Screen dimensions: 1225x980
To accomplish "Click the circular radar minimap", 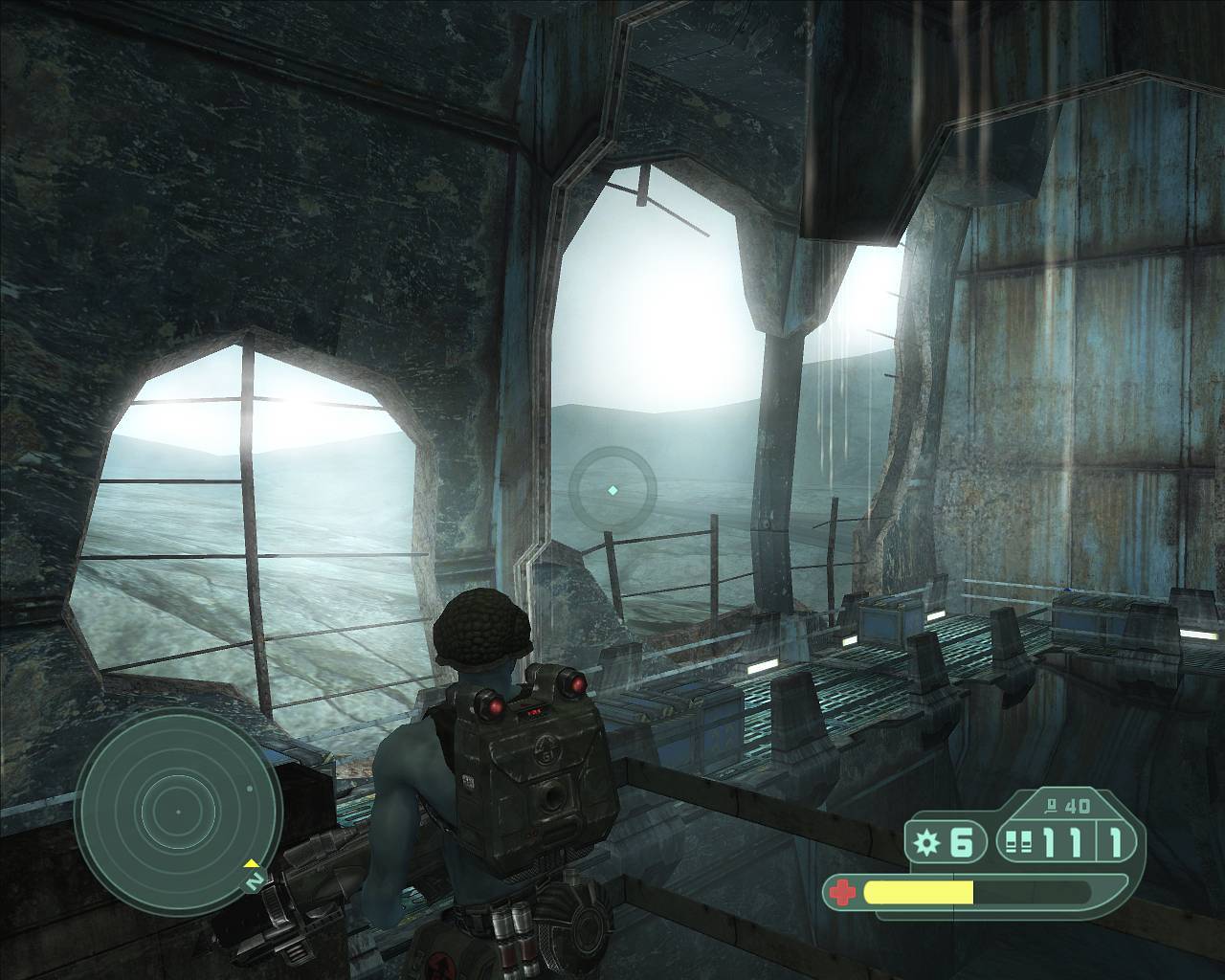I will pos(178,811).
